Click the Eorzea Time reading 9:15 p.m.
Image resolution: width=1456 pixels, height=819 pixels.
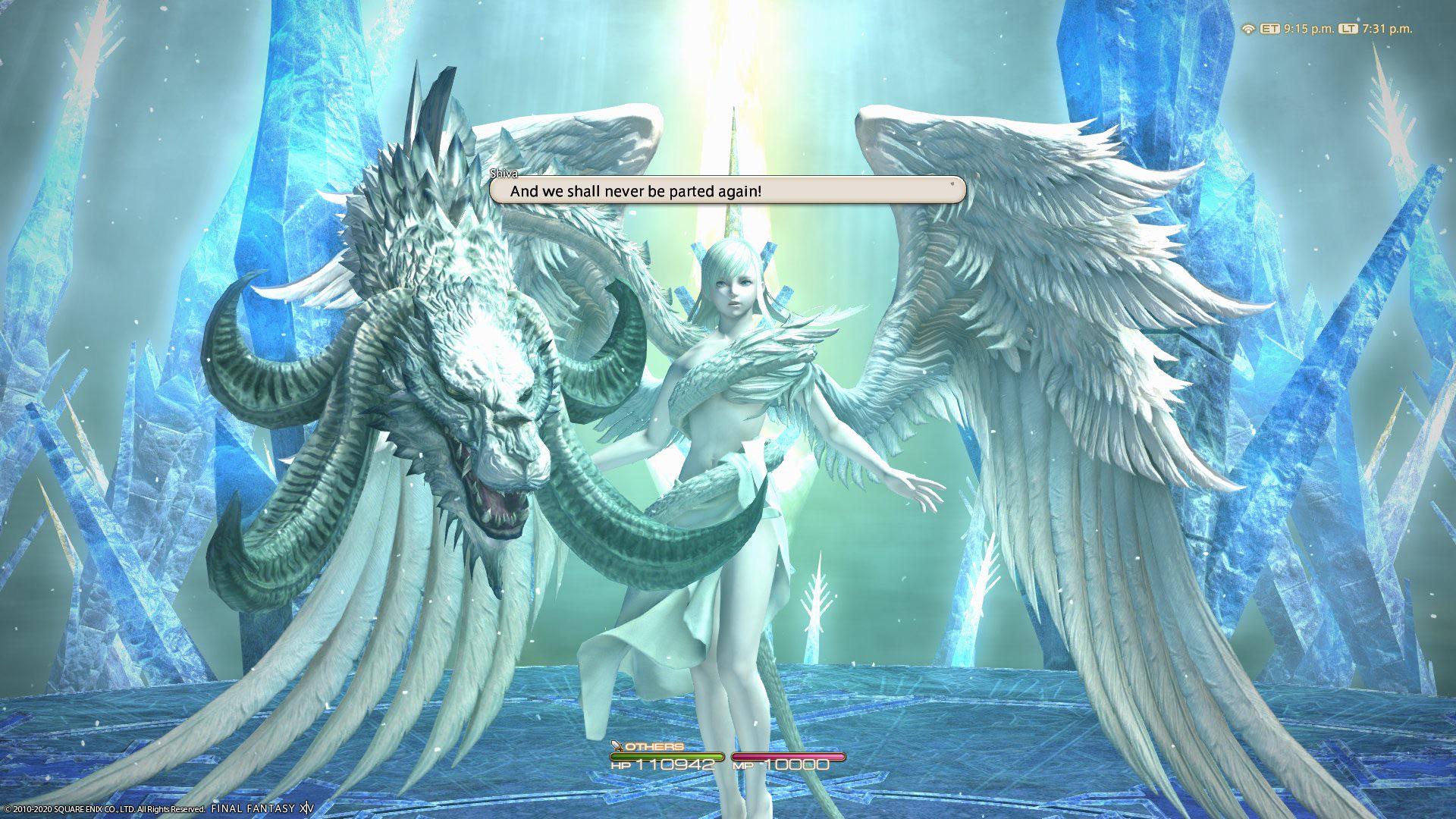click(1309, 28)
